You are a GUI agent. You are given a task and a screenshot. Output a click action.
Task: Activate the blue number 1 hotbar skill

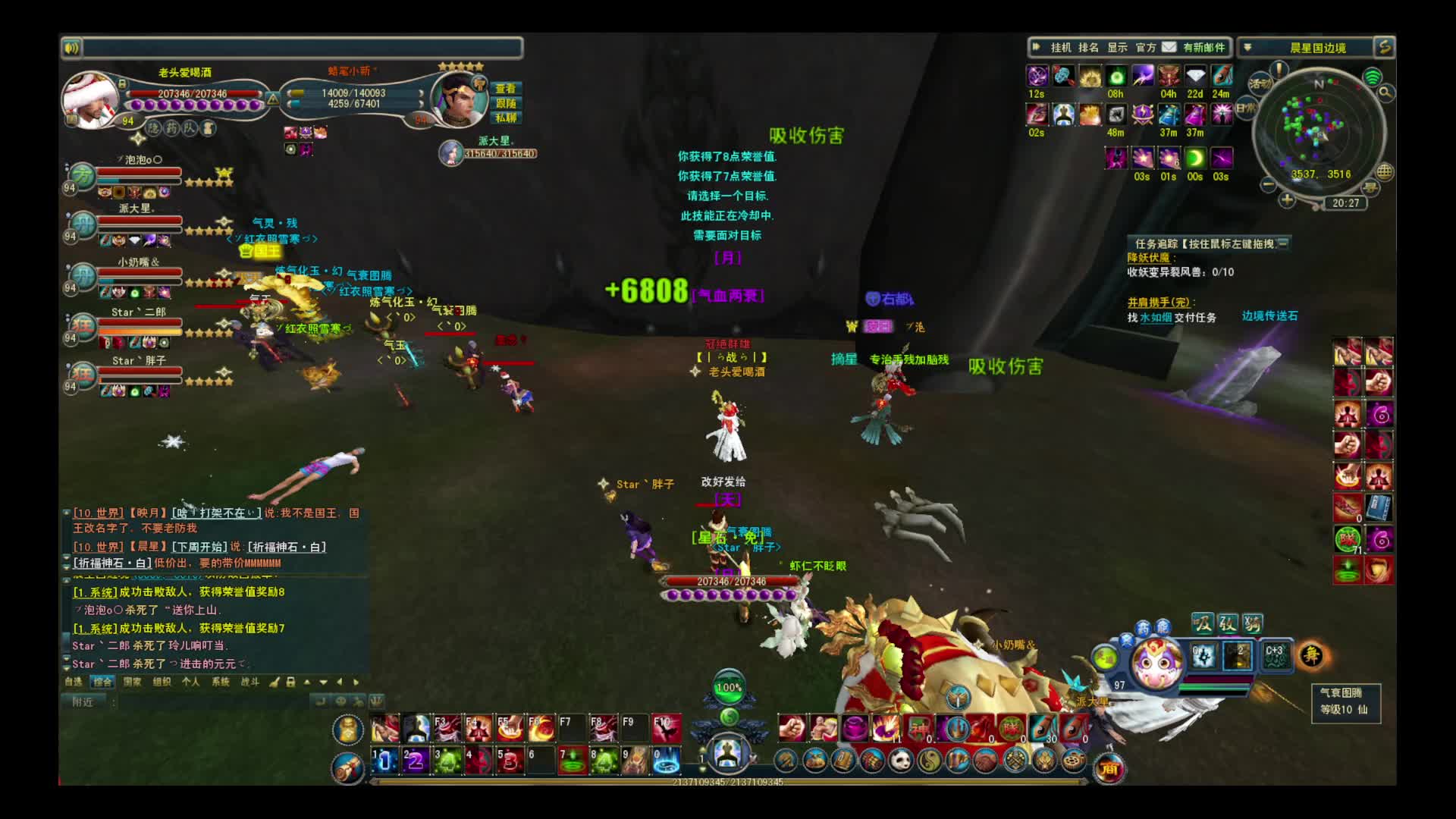pyautogui.click(x=384, y=760)
